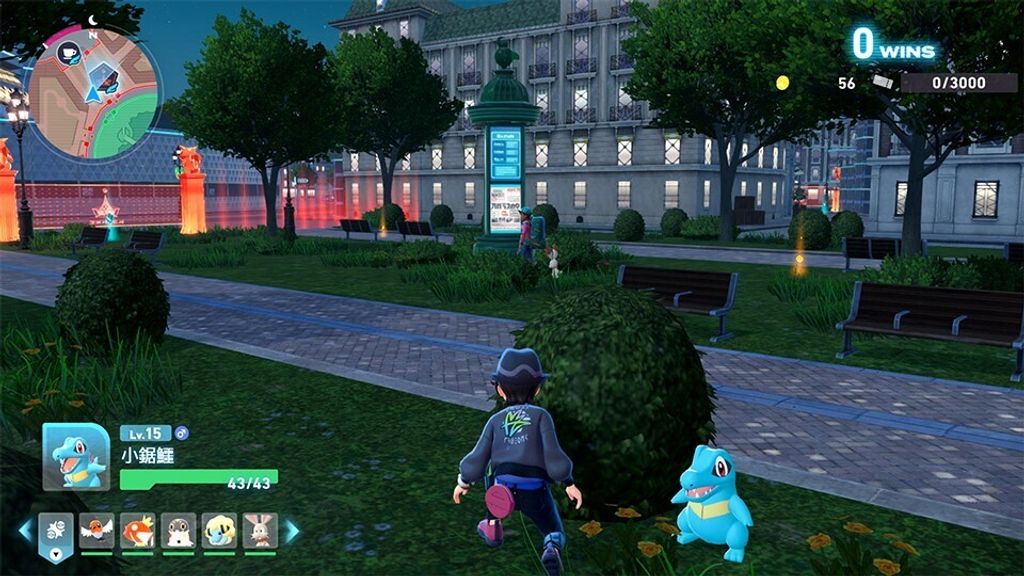Viewport: 1024px width, 576px height.
Task: Choose the Spewpa party slot
Action: click(179, 530)
